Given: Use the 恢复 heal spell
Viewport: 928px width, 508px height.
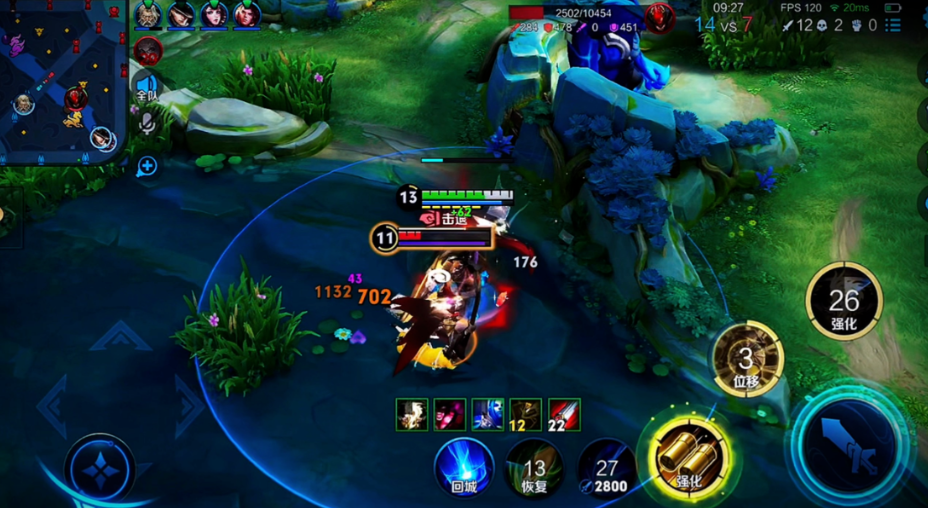Looking at the screenshot, I should [x=535, y=468].
